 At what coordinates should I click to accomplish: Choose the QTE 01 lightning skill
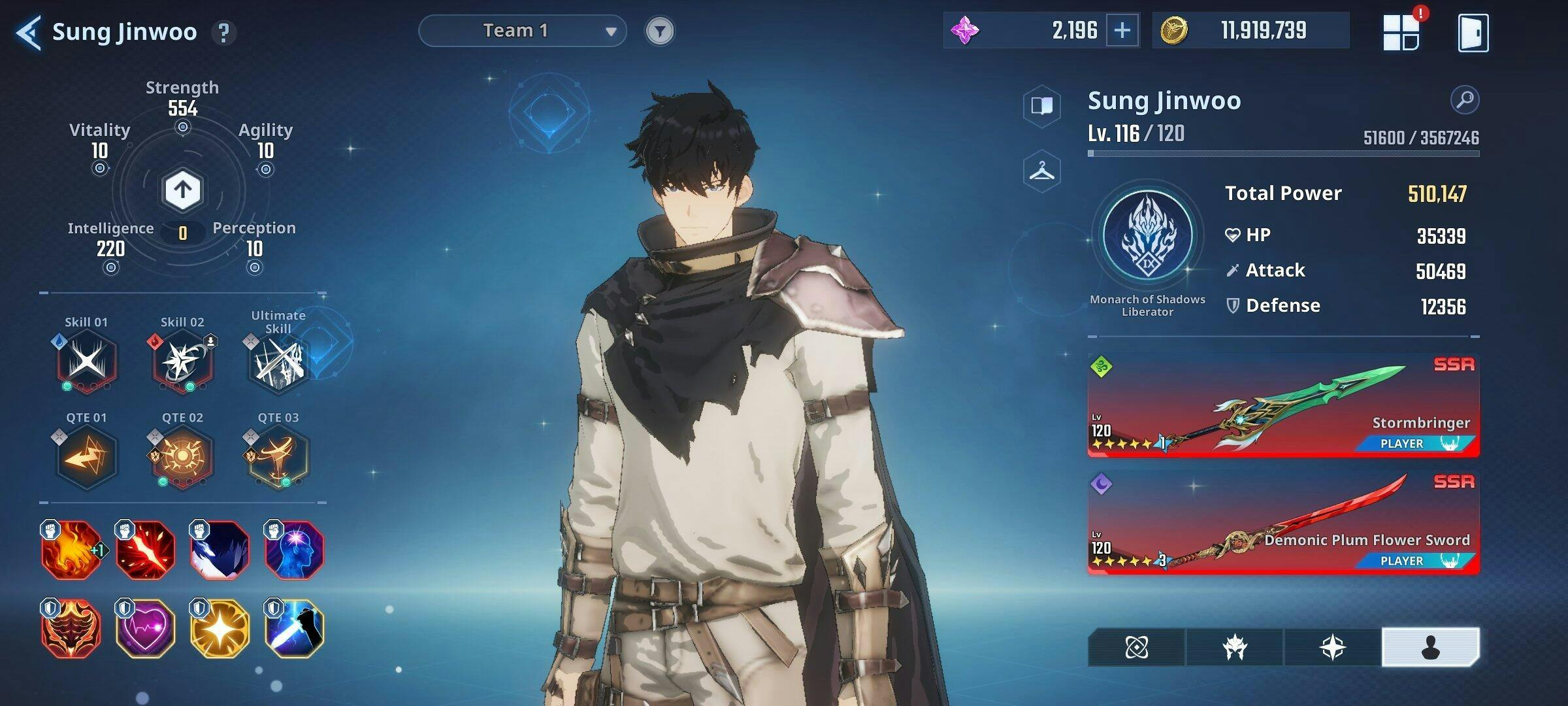[86, 456]
